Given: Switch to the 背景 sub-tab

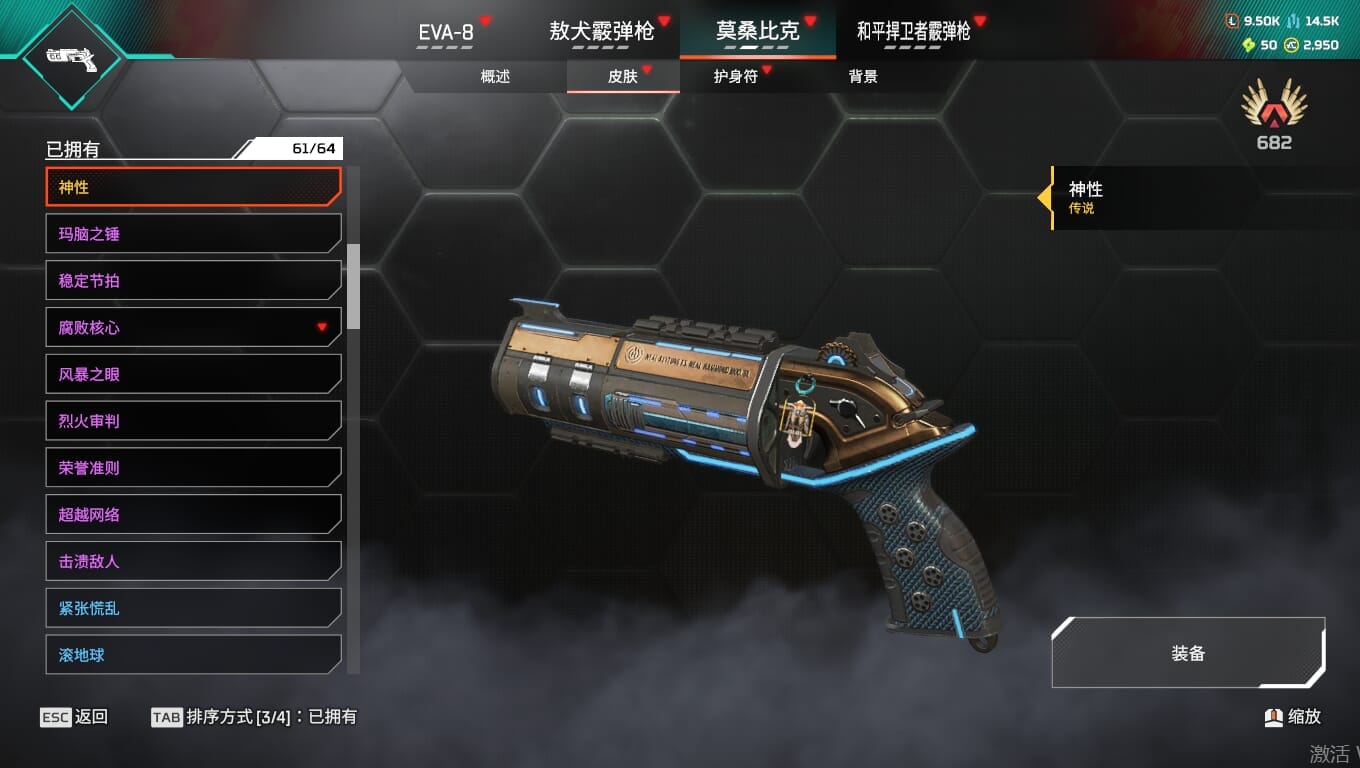Looking at the screenshot, I should point(863,77).
